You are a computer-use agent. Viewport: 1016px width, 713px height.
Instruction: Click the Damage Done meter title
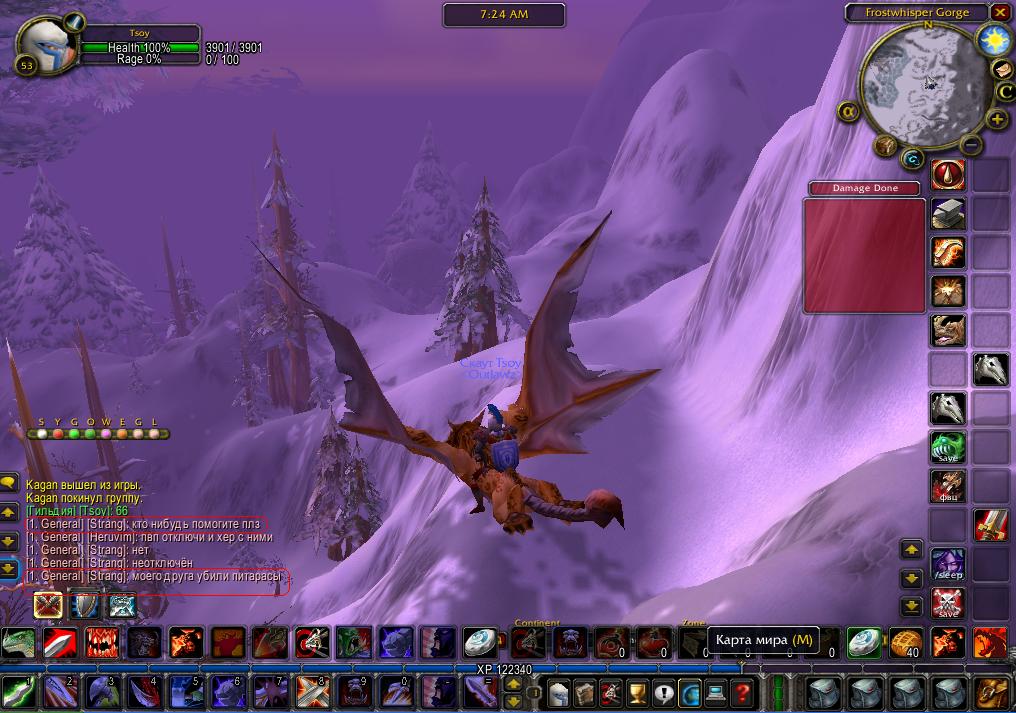tap(866, 188)
